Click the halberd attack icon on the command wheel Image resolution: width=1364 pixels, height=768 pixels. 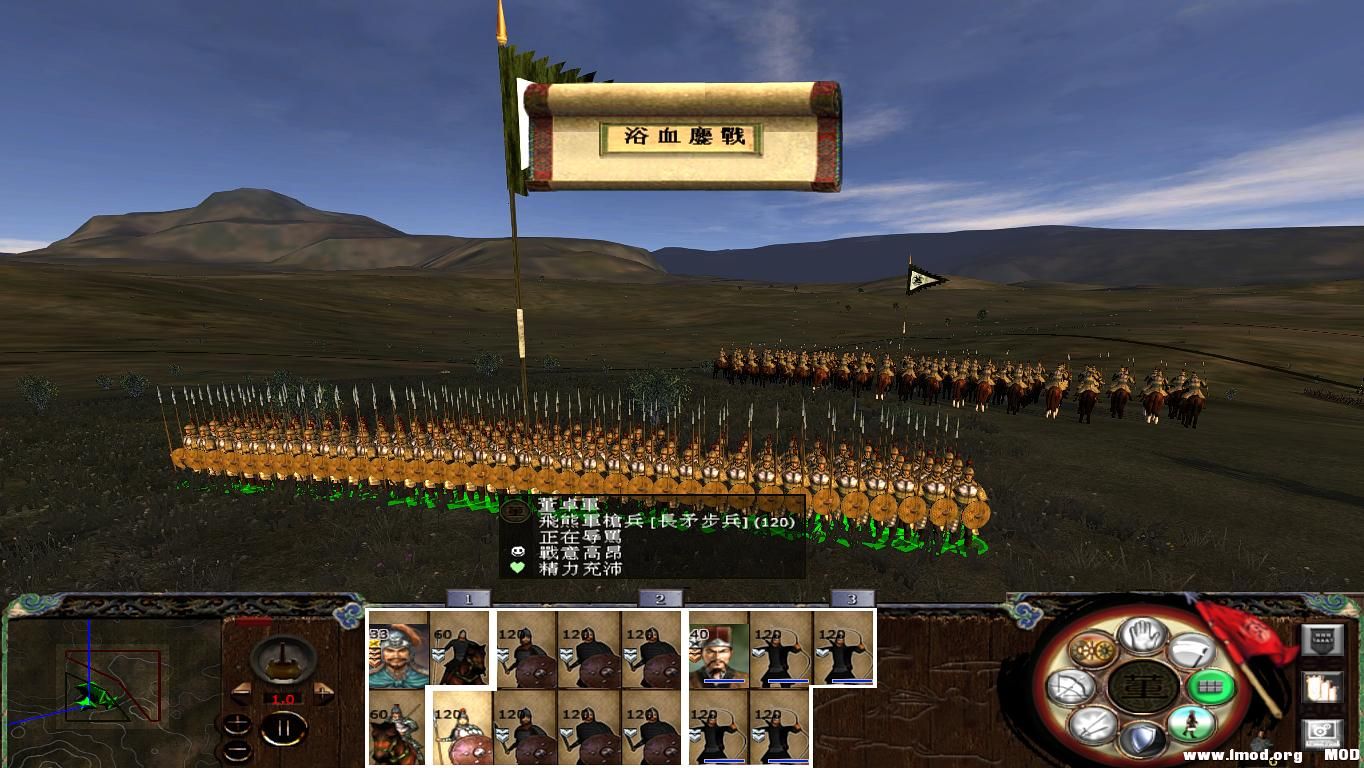(1192, 650)
